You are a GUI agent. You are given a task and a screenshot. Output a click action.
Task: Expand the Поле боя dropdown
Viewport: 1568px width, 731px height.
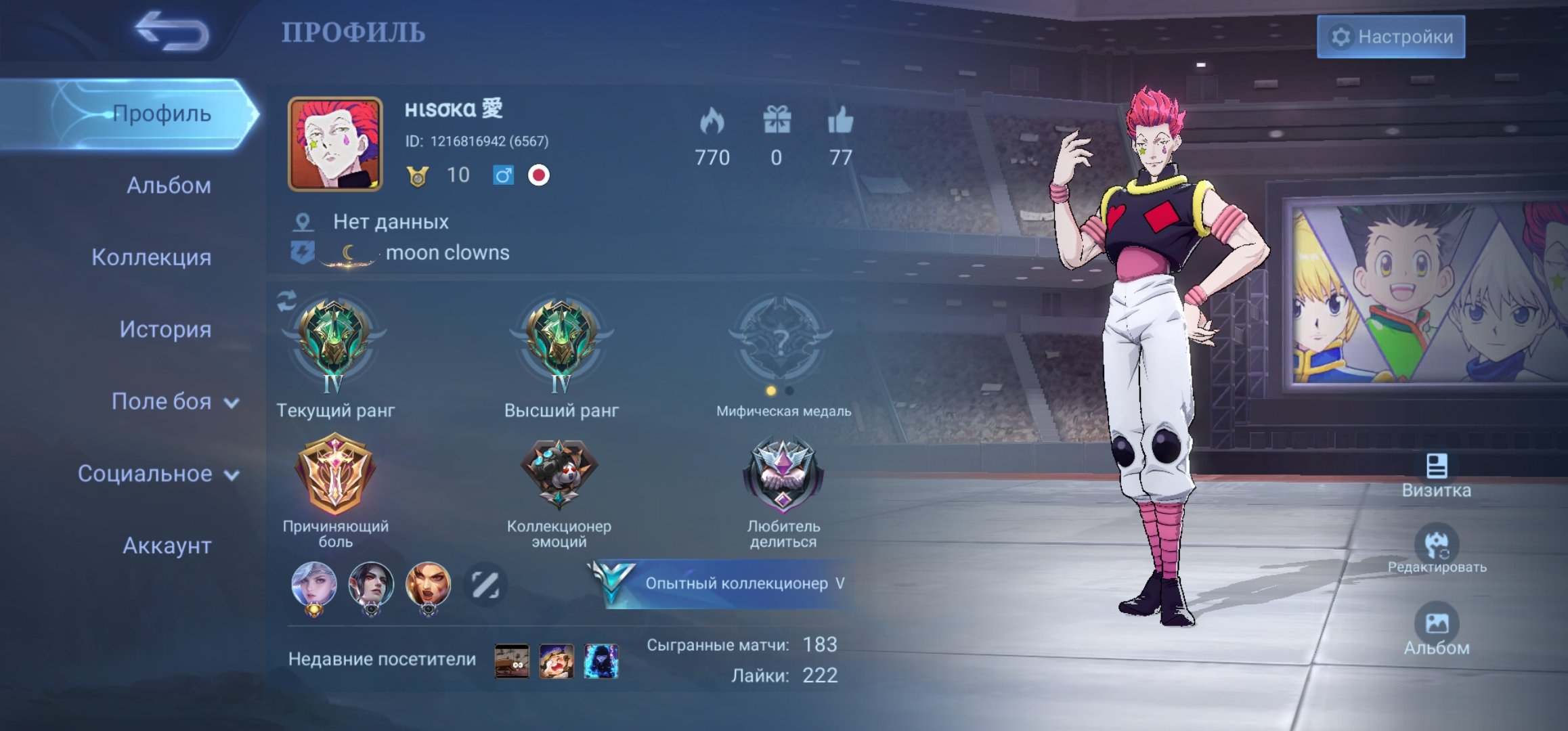(174, 402)
